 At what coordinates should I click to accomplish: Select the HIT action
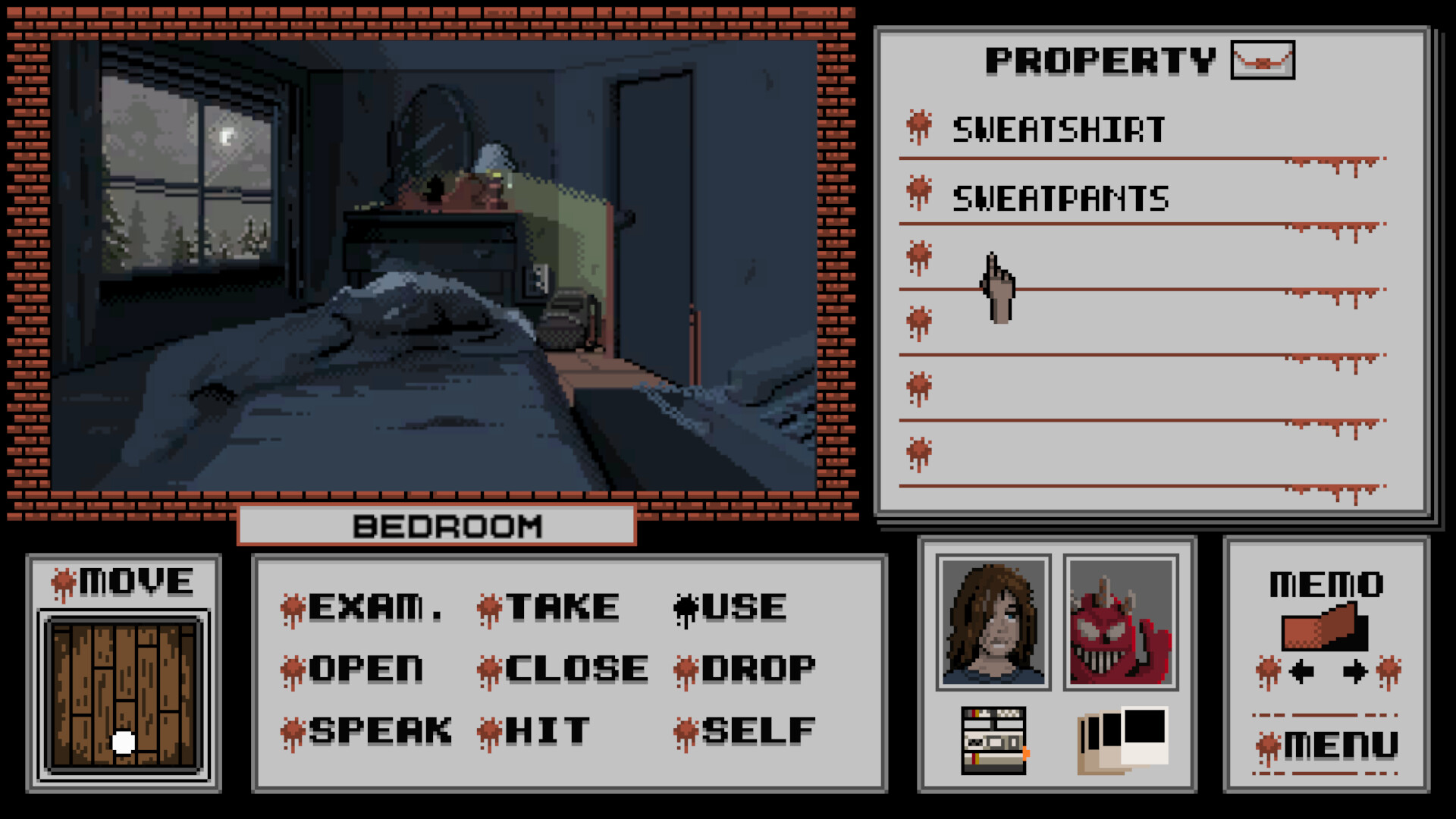tap(548, 730)
